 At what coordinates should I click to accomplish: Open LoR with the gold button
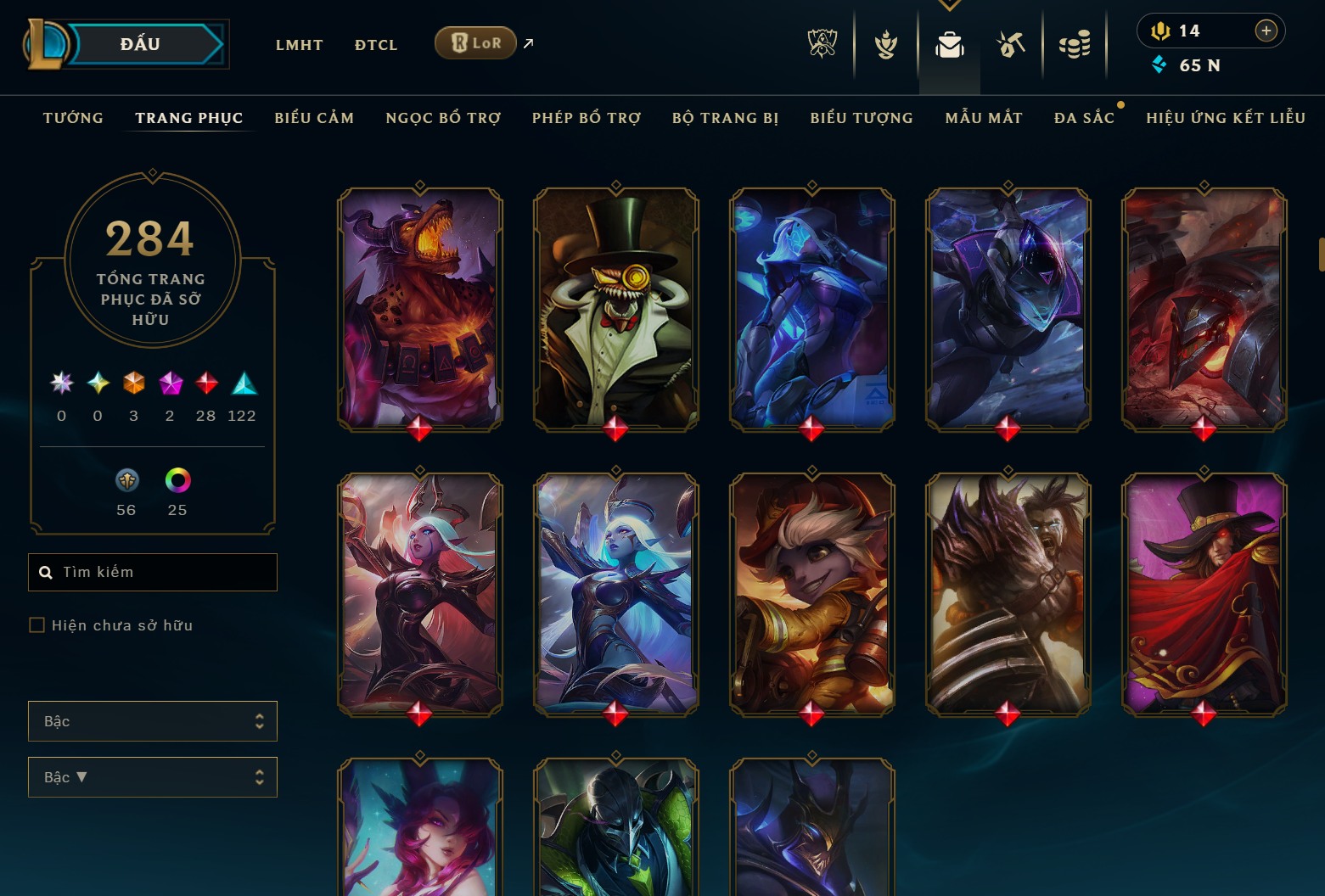[475, 42]
